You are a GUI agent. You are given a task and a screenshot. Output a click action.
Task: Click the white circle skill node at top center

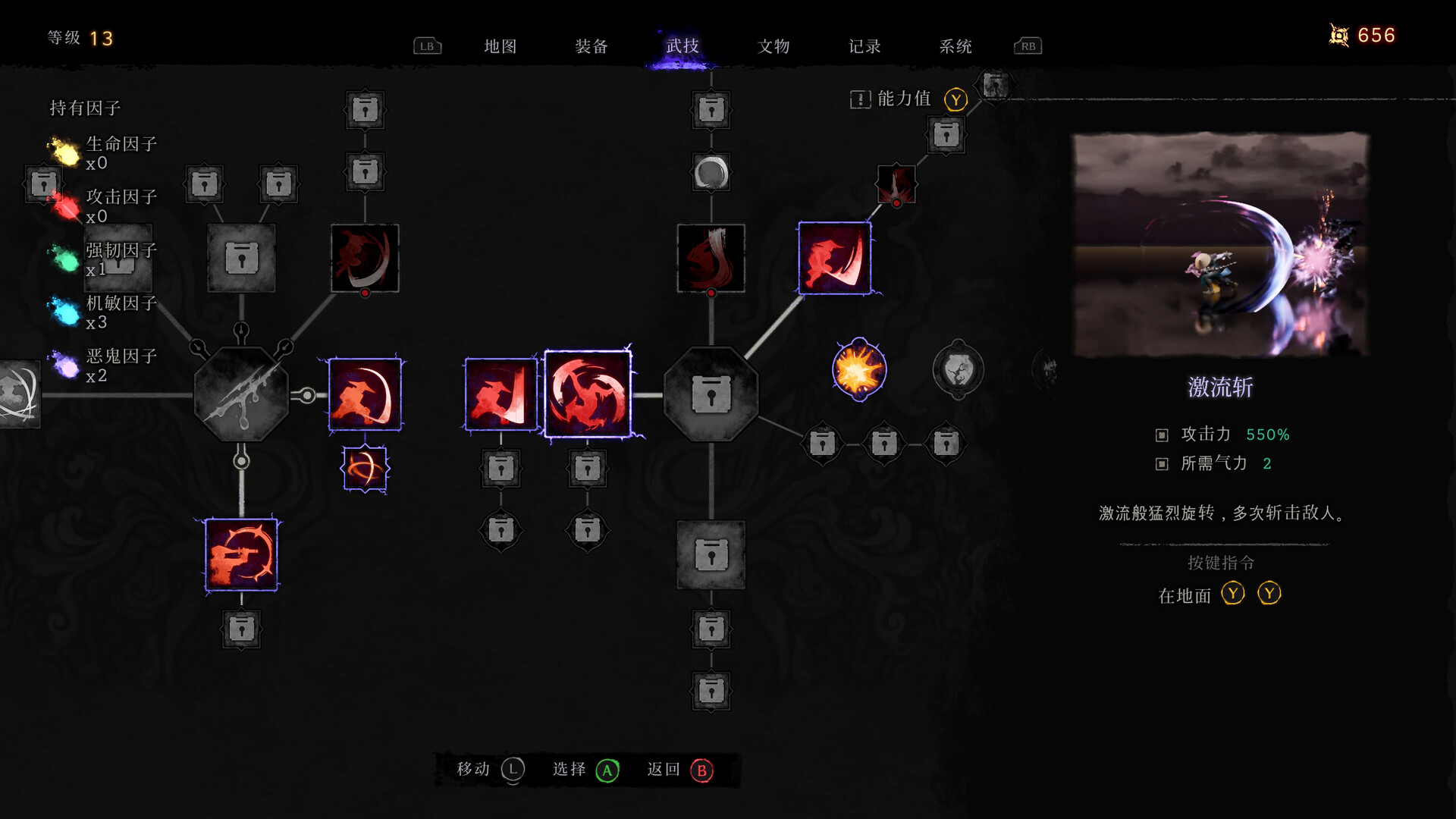711,173
